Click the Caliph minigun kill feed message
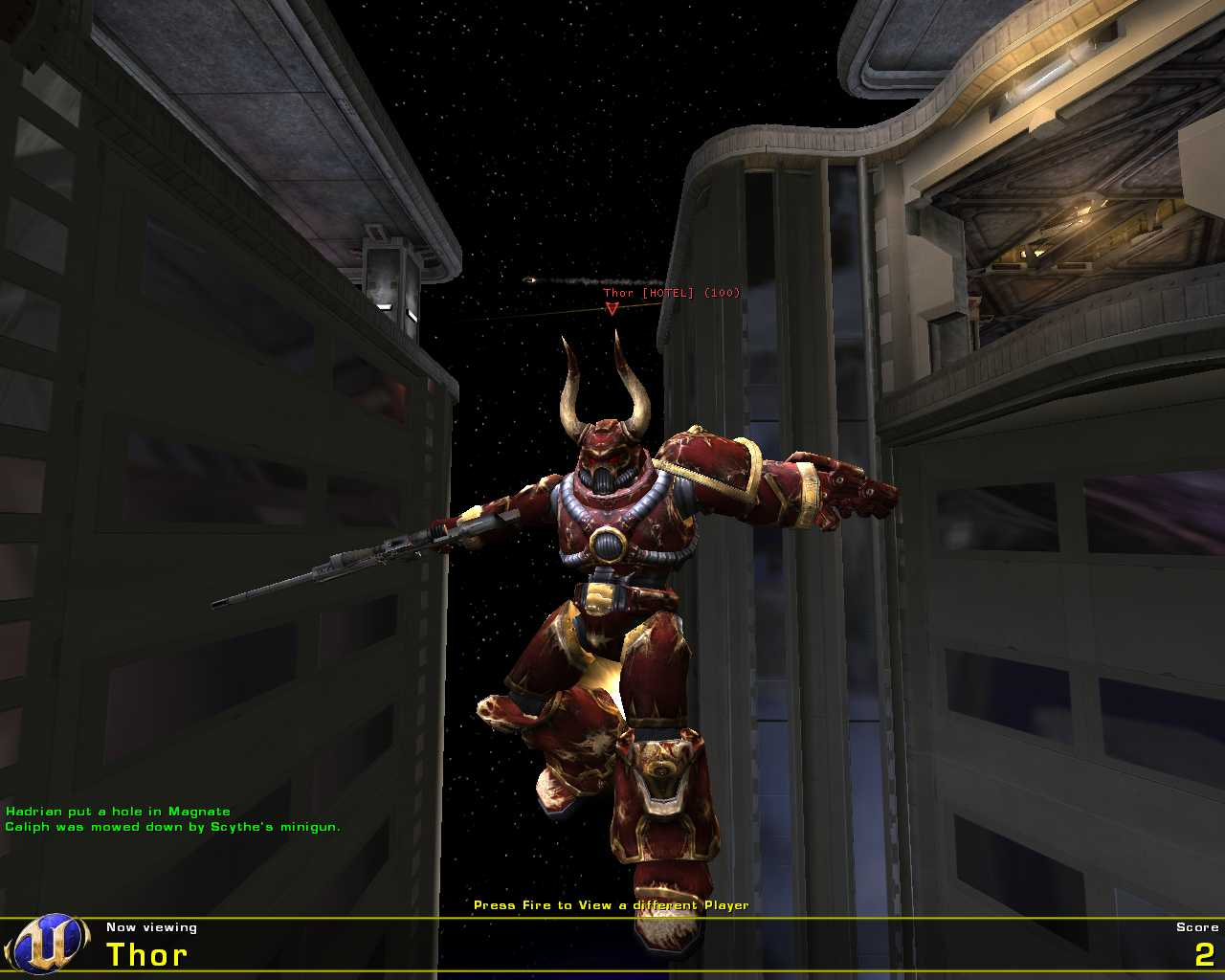This screenshot has width=1225, height=980. pyautogui.click(x=172, y=825)
